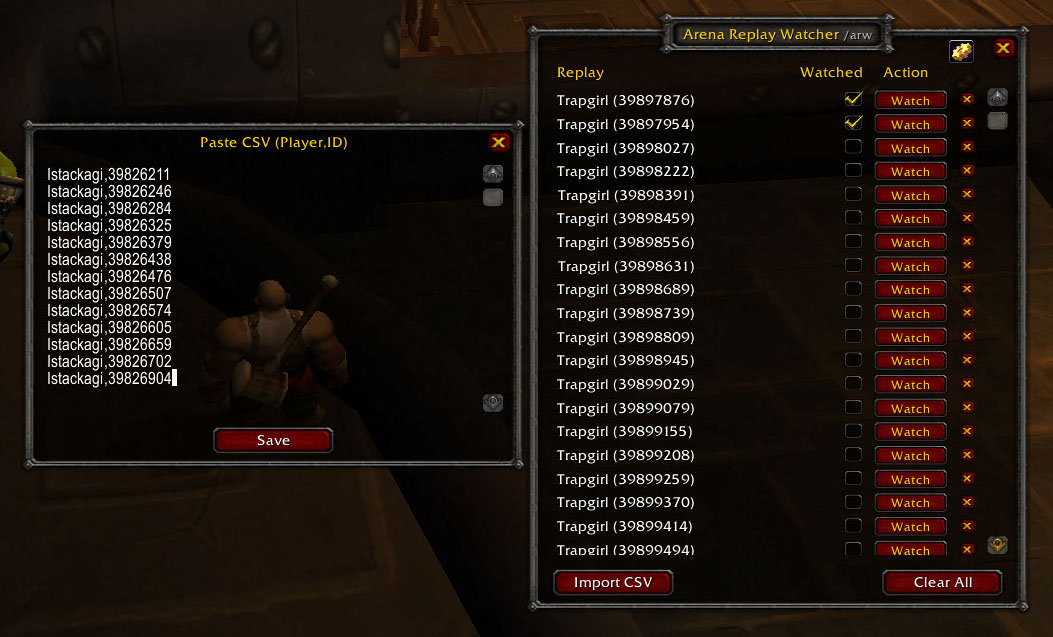
Task: Watch replay Trapgirl 39897876
Action: pos(910,100)
